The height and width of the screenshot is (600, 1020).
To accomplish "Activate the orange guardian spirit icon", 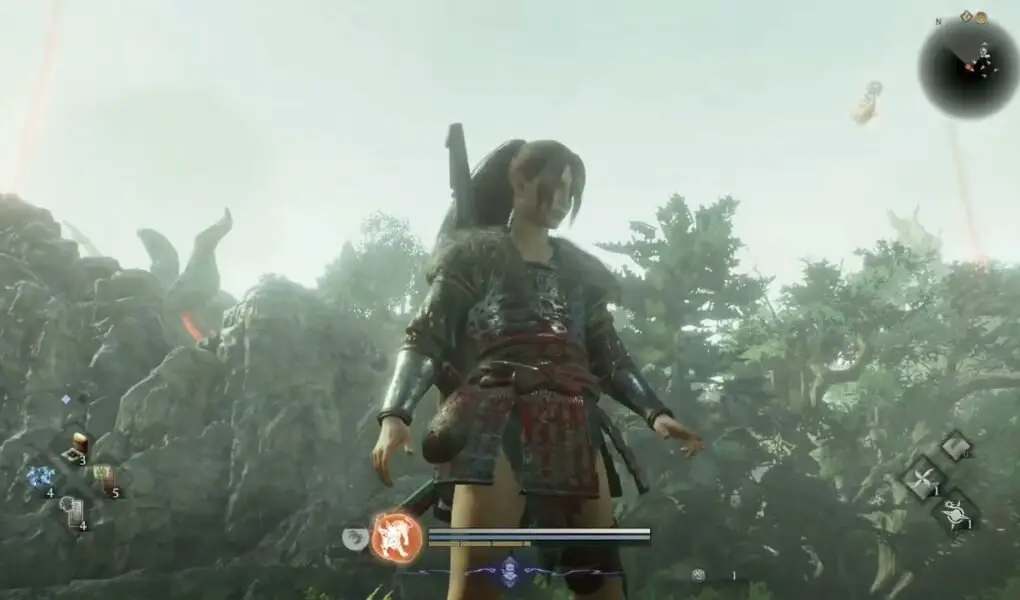I will click(x=397, y=537).
